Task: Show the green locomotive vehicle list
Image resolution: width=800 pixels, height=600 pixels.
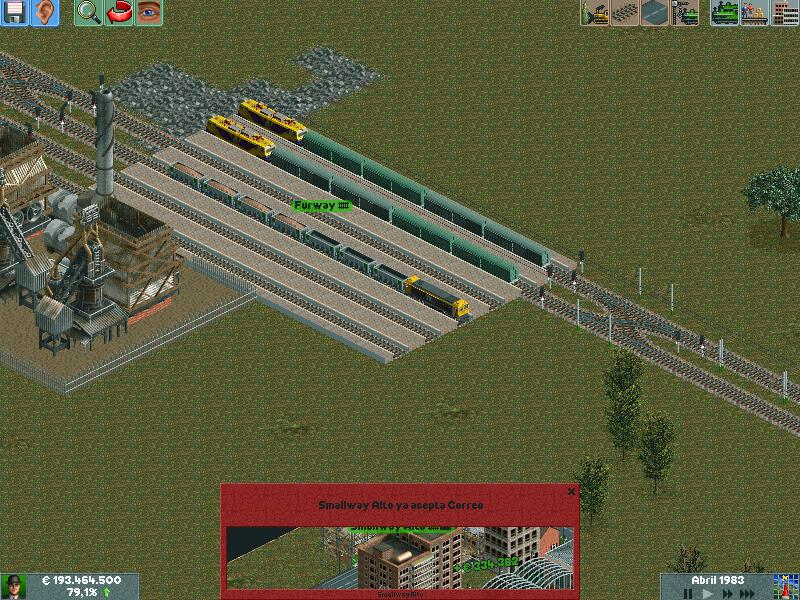Action: tap(725, 13)
